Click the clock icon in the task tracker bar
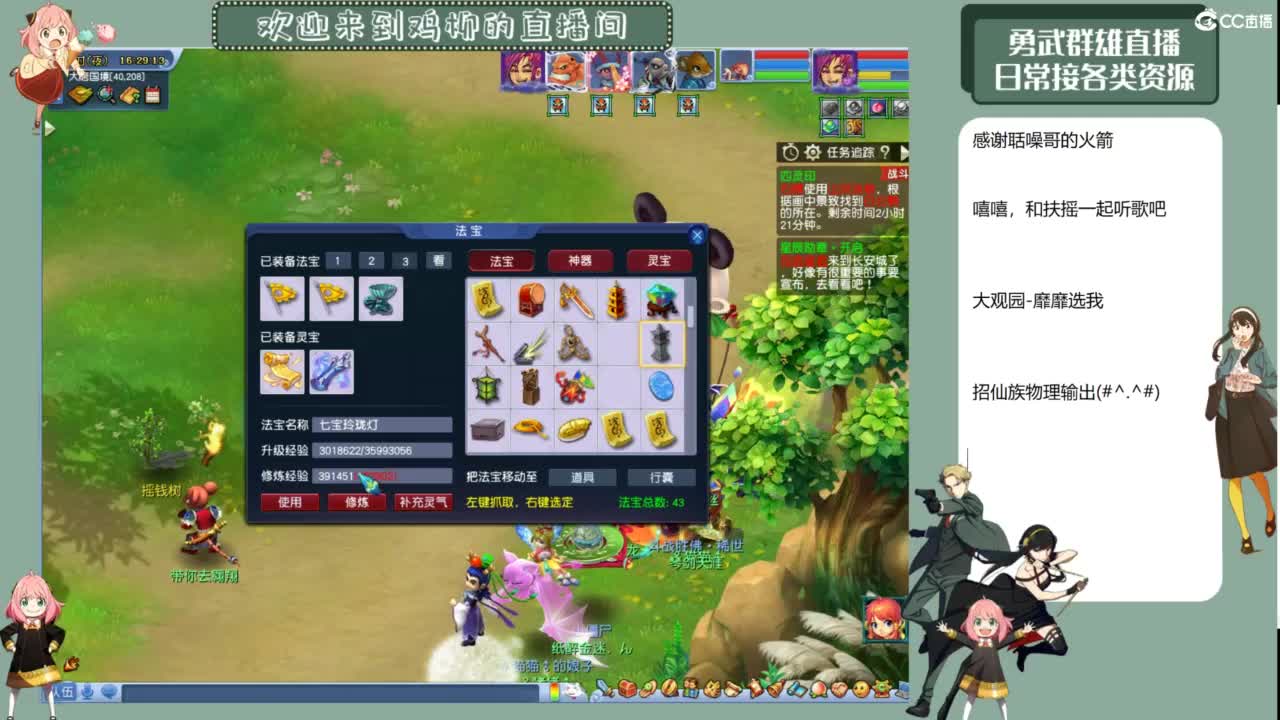This screenshot has width=1280, height=720. click(791, 152)
